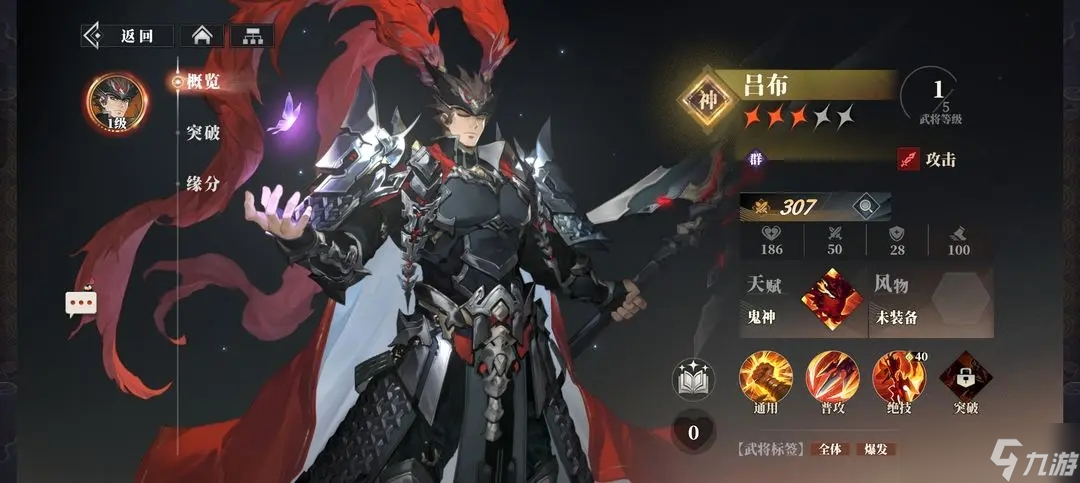Screen dimensions: 1080x483
Task: Show the 缘分 bonds tab
Action: [x=203, y=184]
